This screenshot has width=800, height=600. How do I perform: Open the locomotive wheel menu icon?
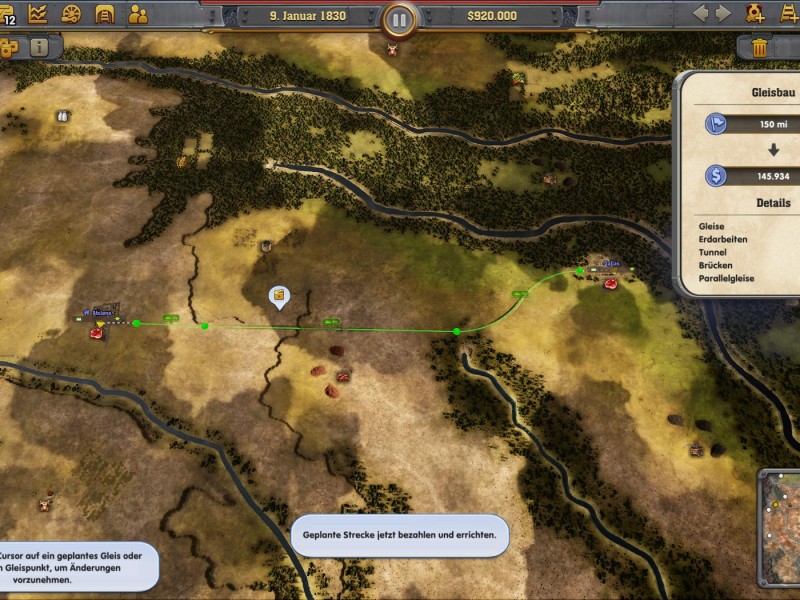click(x=71, y=14)
